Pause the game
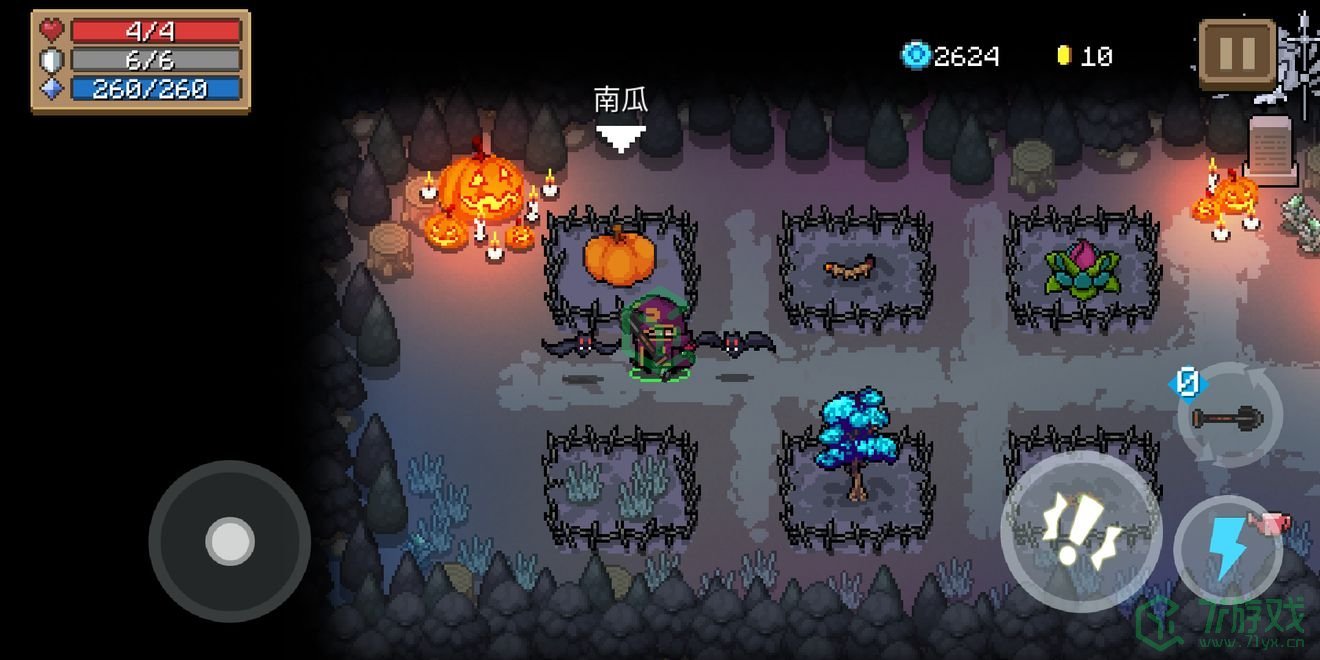 click(x=1237, y=55)
